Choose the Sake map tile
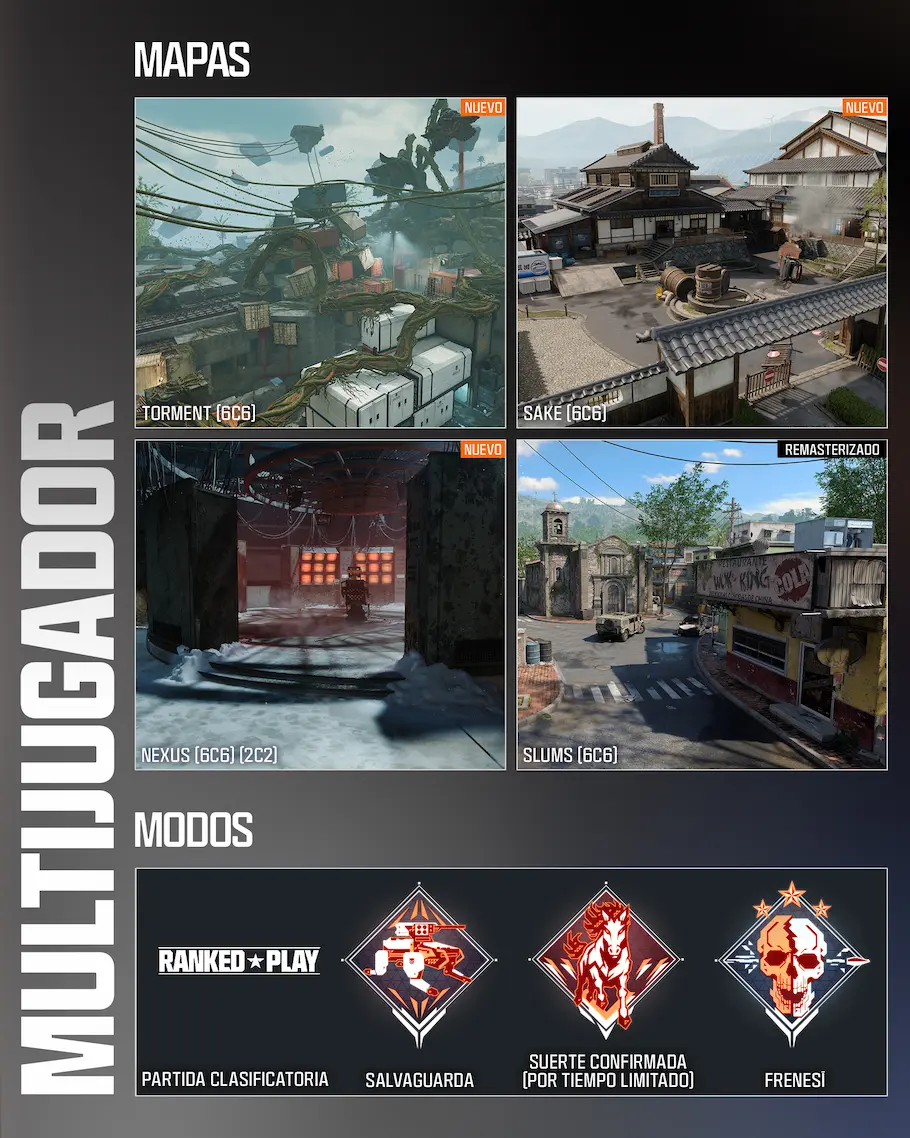Screen dimensions: 910x1138 point(701,262)
